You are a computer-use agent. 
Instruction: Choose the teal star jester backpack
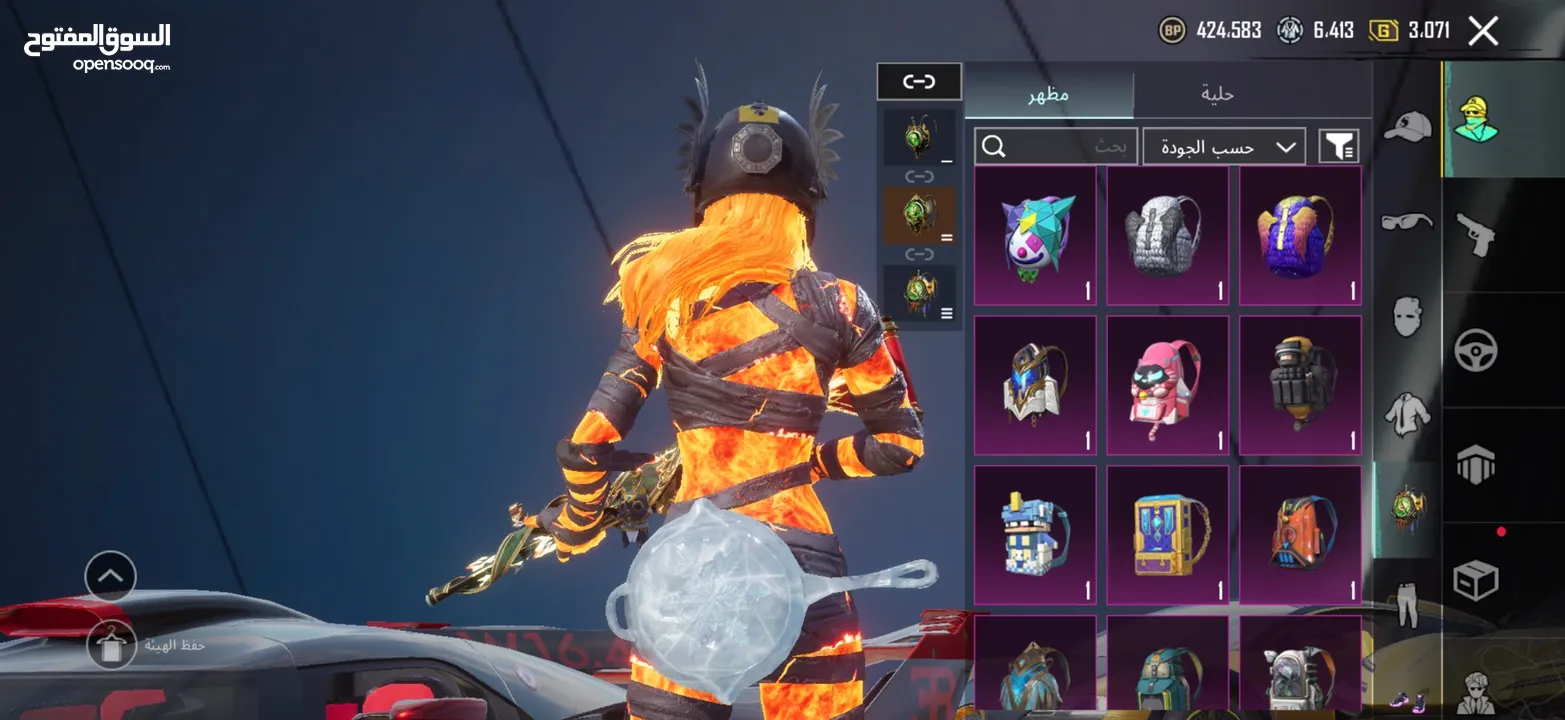click(1035, 236)
